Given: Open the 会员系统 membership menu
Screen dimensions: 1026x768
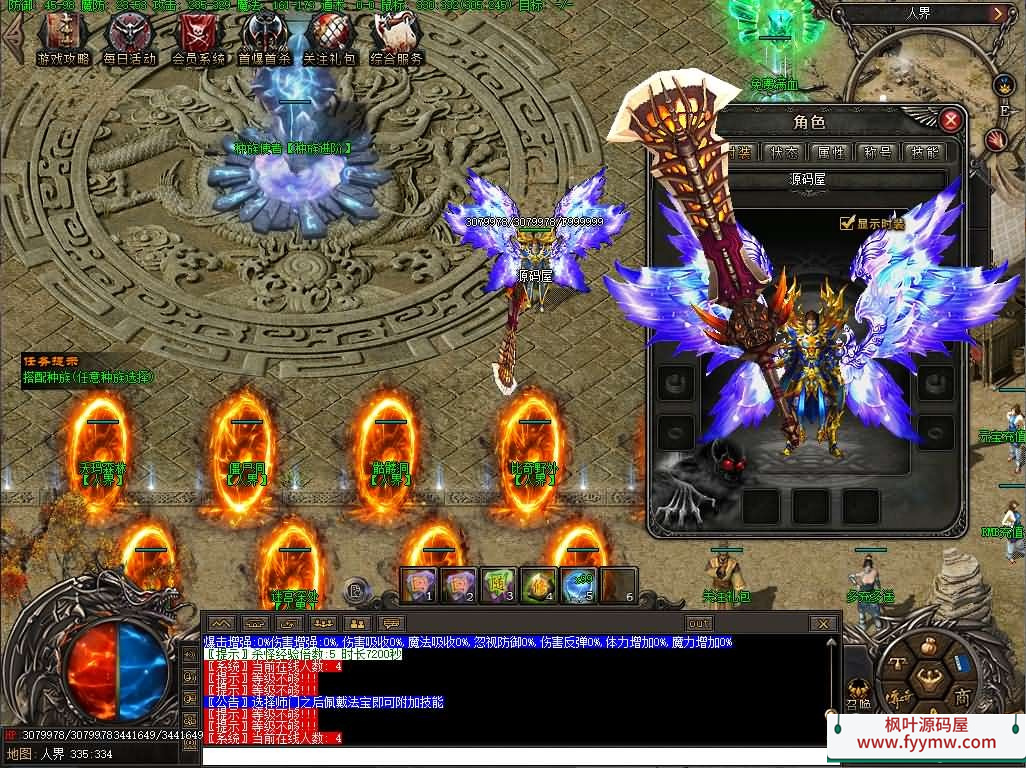Looking at the screenshot, I should 198,36.
